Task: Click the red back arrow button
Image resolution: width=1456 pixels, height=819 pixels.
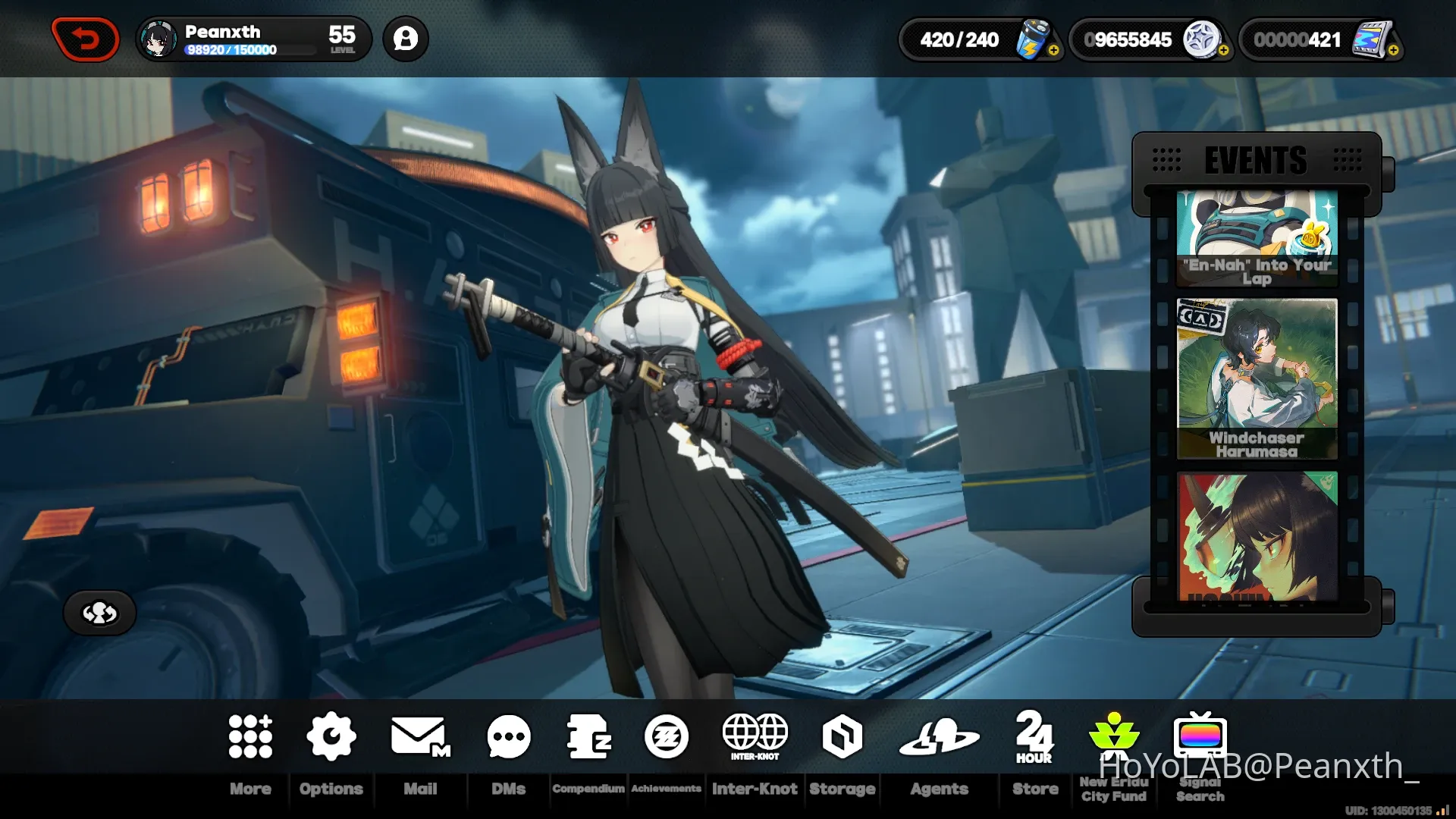Action: 85,39
